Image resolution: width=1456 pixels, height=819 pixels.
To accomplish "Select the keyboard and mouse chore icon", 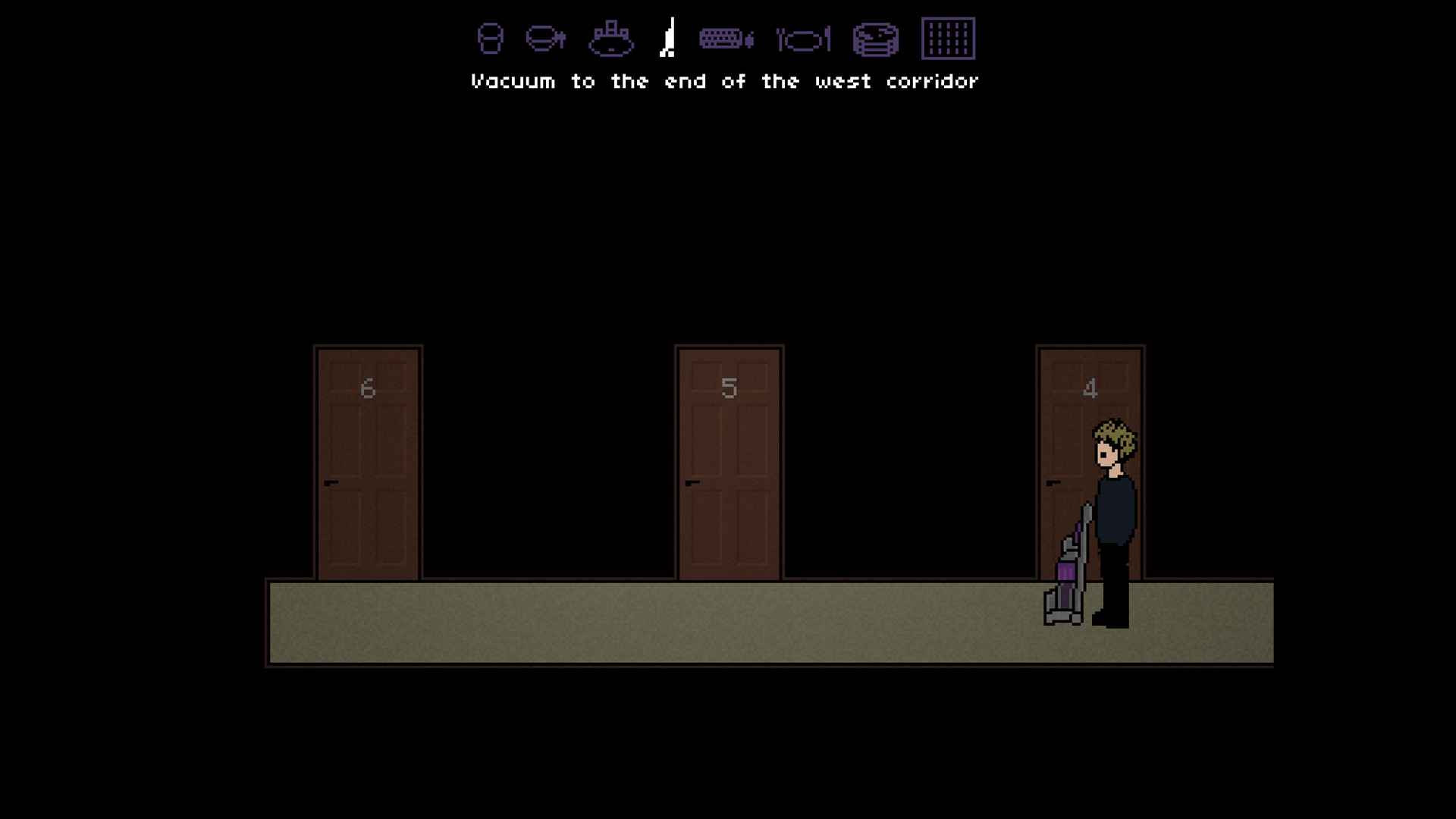I will tap(726, 36).
